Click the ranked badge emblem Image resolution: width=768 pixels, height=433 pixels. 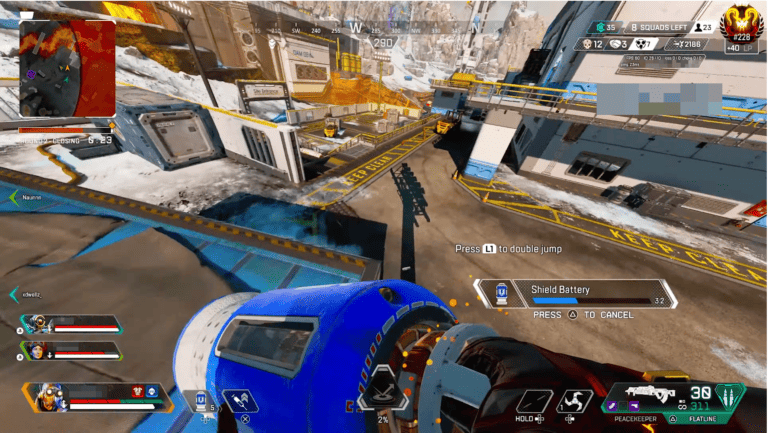(741, 22)
